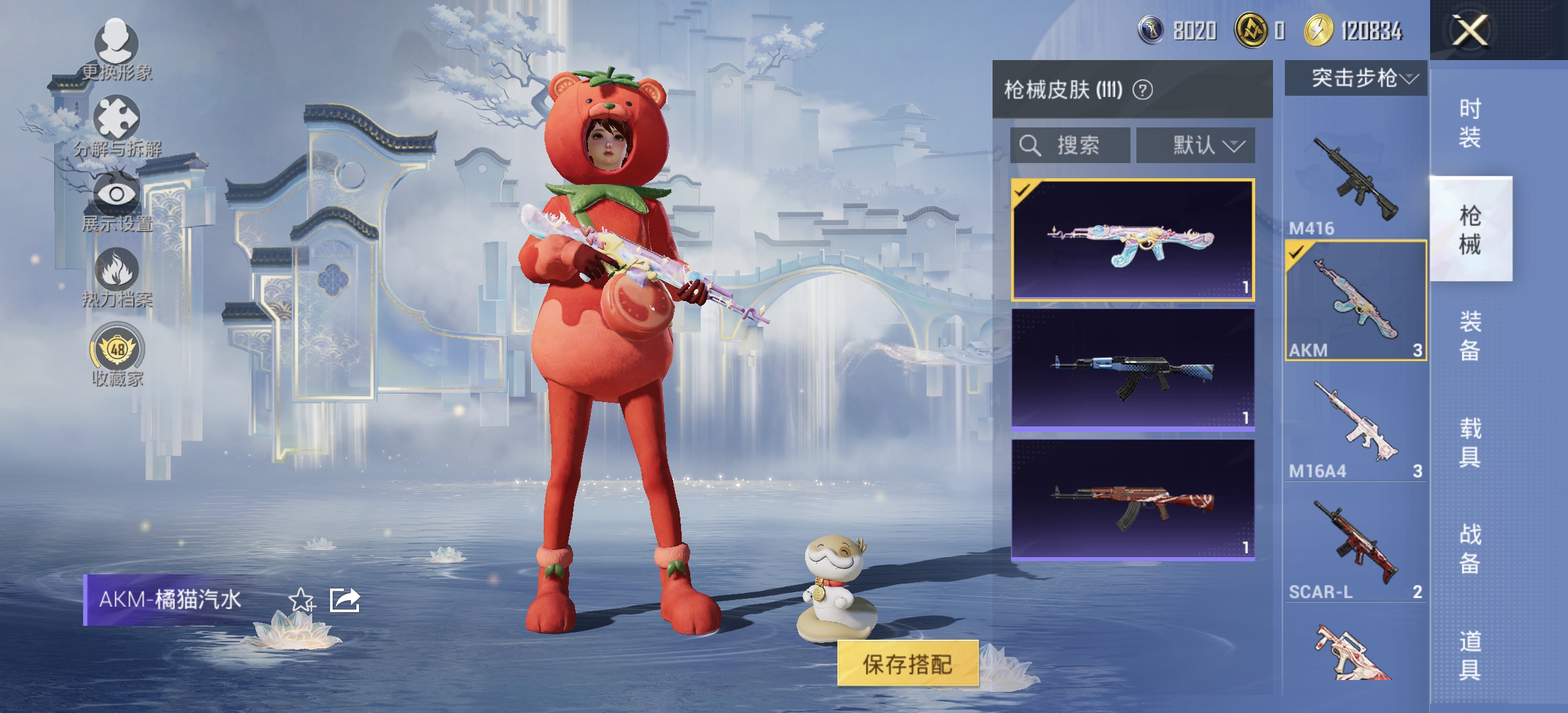The image size is (1568, 713).
Task: Expand the 突击步枪 weapon category dropdown
Action: point(1354,78)
